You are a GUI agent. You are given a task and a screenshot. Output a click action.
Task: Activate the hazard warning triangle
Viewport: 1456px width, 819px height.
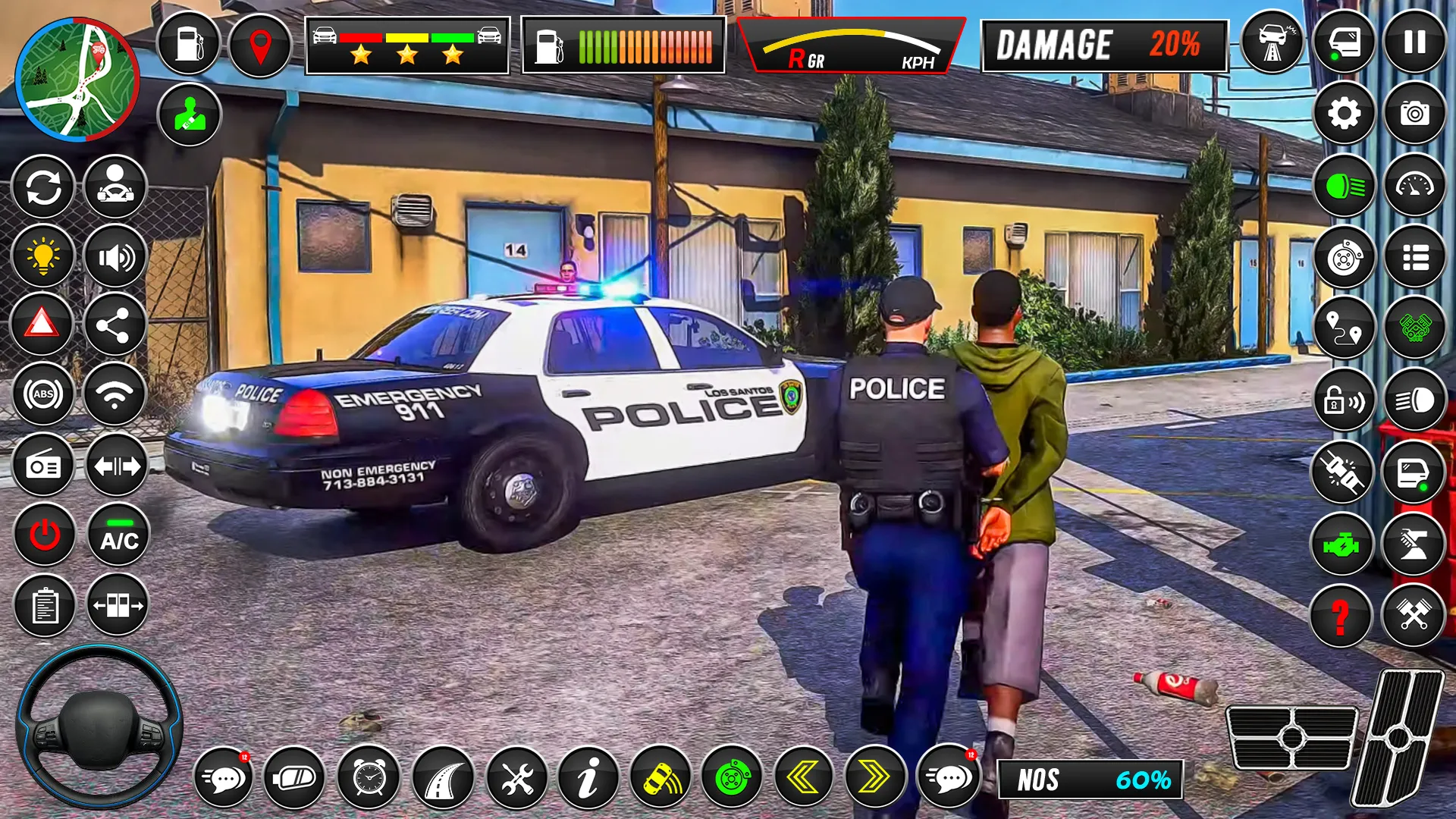click(x=42, y=325)
